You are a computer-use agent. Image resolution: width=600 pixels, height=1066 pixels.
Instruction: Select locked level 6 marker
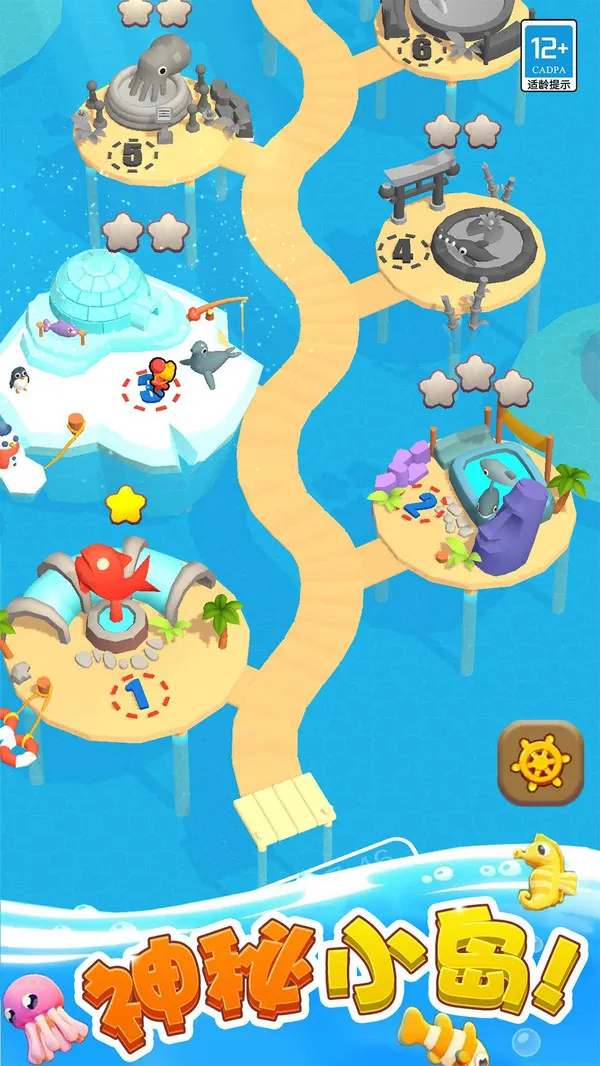pos(421,47)
